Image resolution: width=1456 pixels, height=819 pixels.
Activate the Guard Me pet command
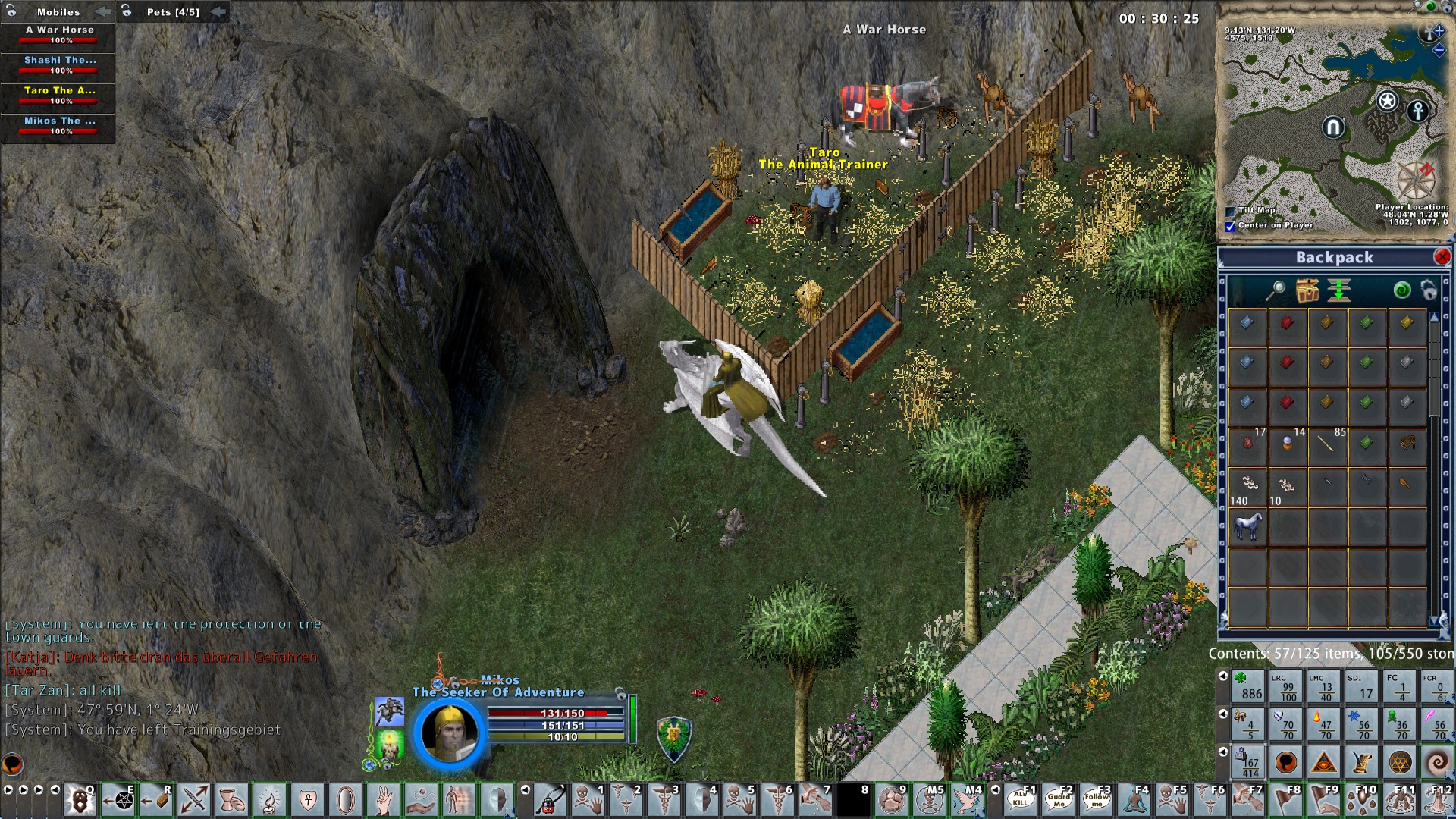click(1059, 800)
